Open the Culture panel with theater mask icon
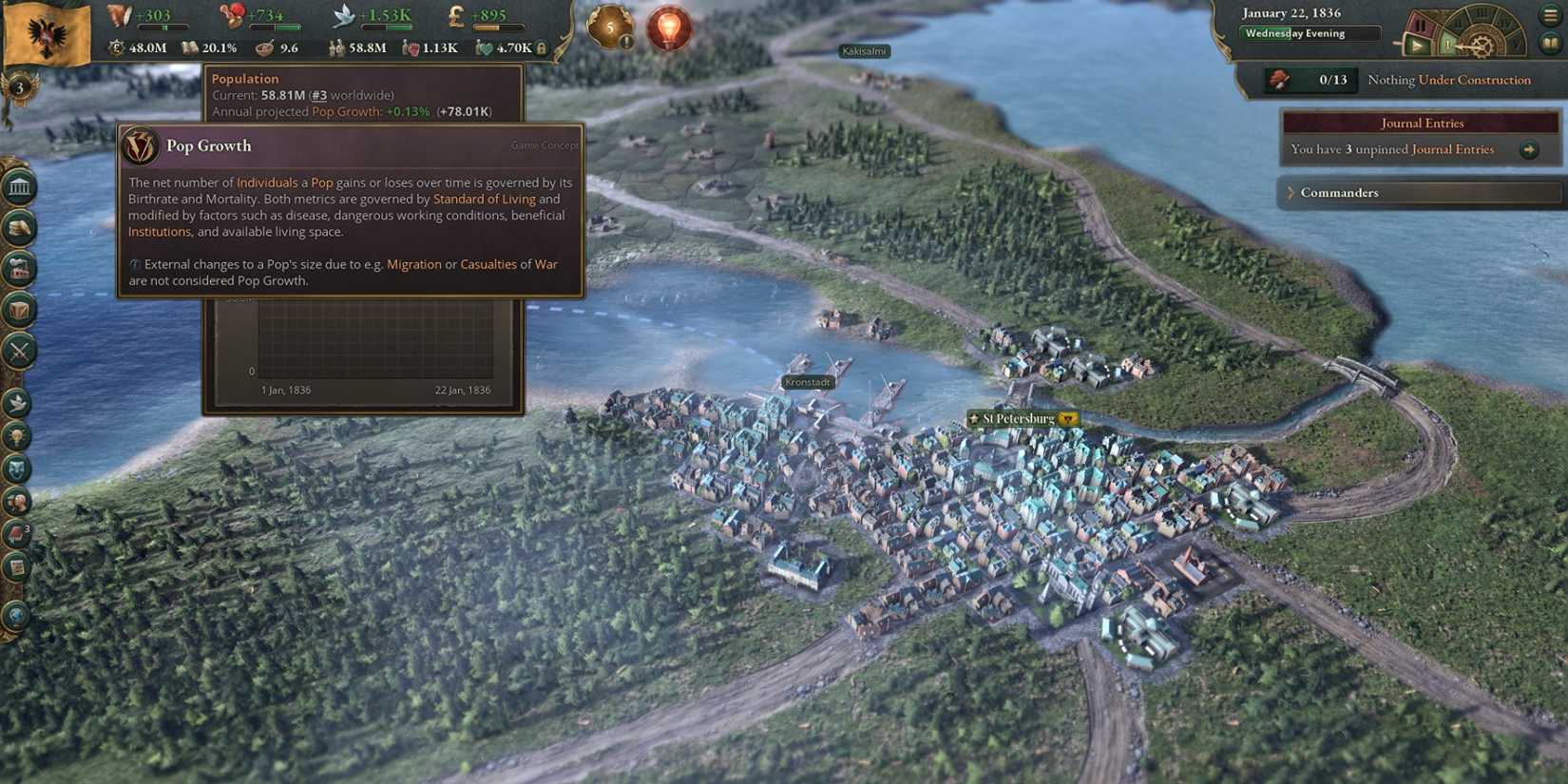This screenshot has height=784, width=1568. (17, 468)
